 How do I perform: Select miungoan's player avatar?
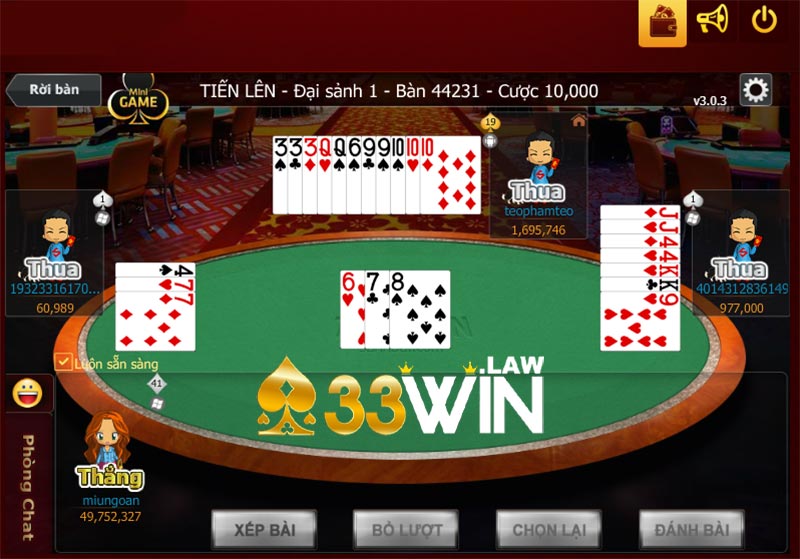(x=110, y=440)
